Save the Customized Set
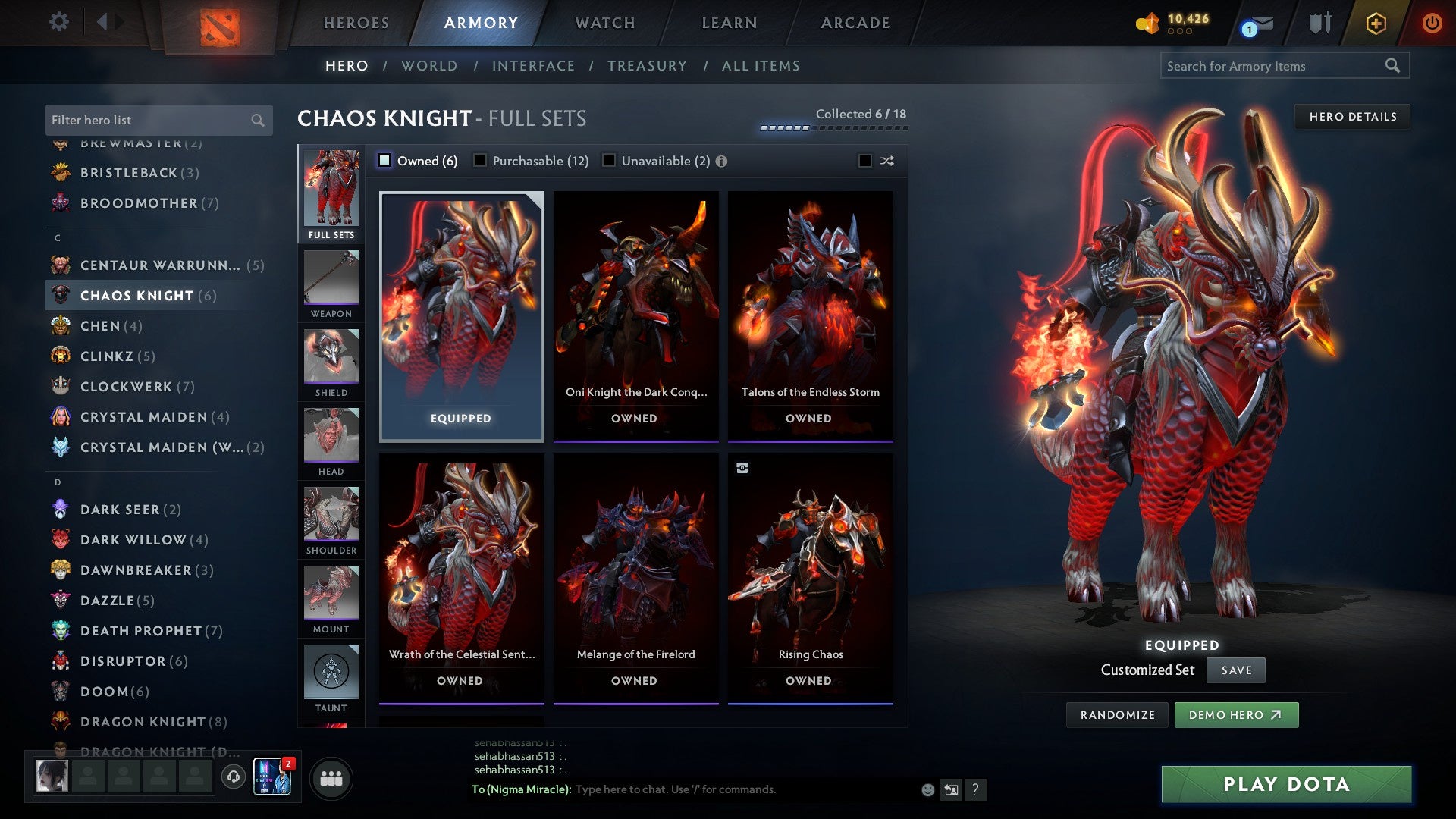The height and width of the screenshot is (819, 1456). pos(1236,670)
